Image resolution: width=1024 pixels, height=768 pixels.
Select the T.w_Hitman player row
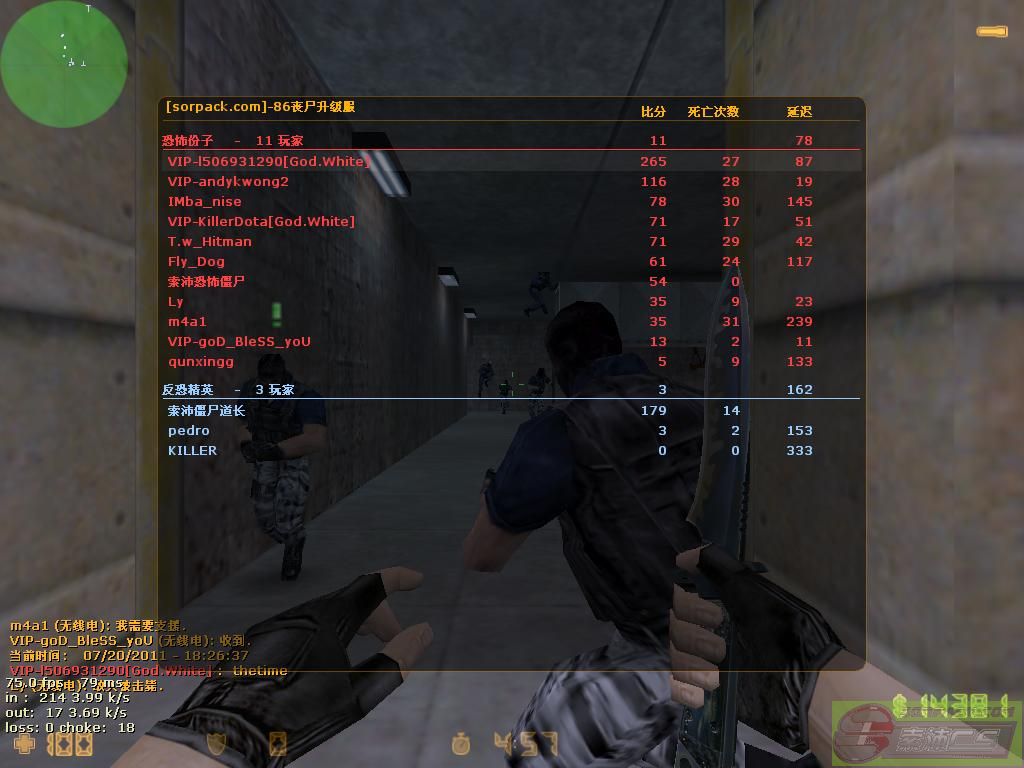click(209, 241)
